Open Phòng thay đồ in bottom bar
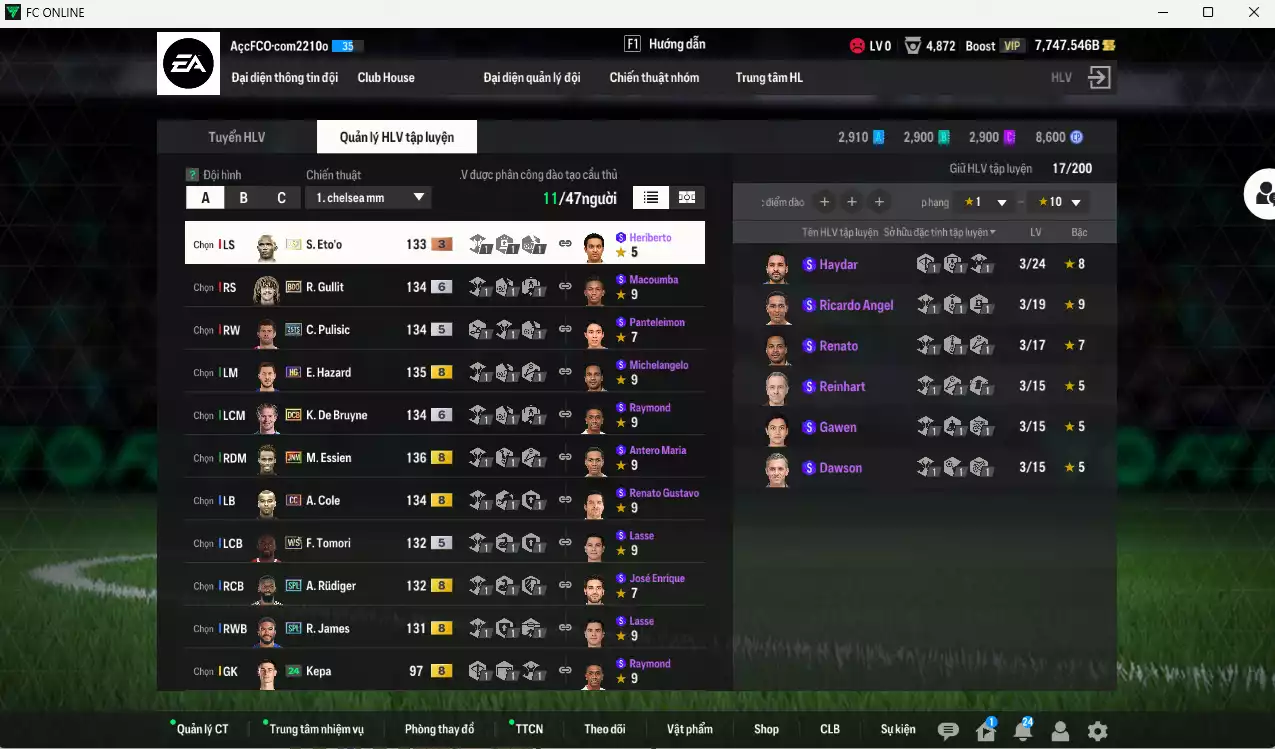 pos(439,729)
